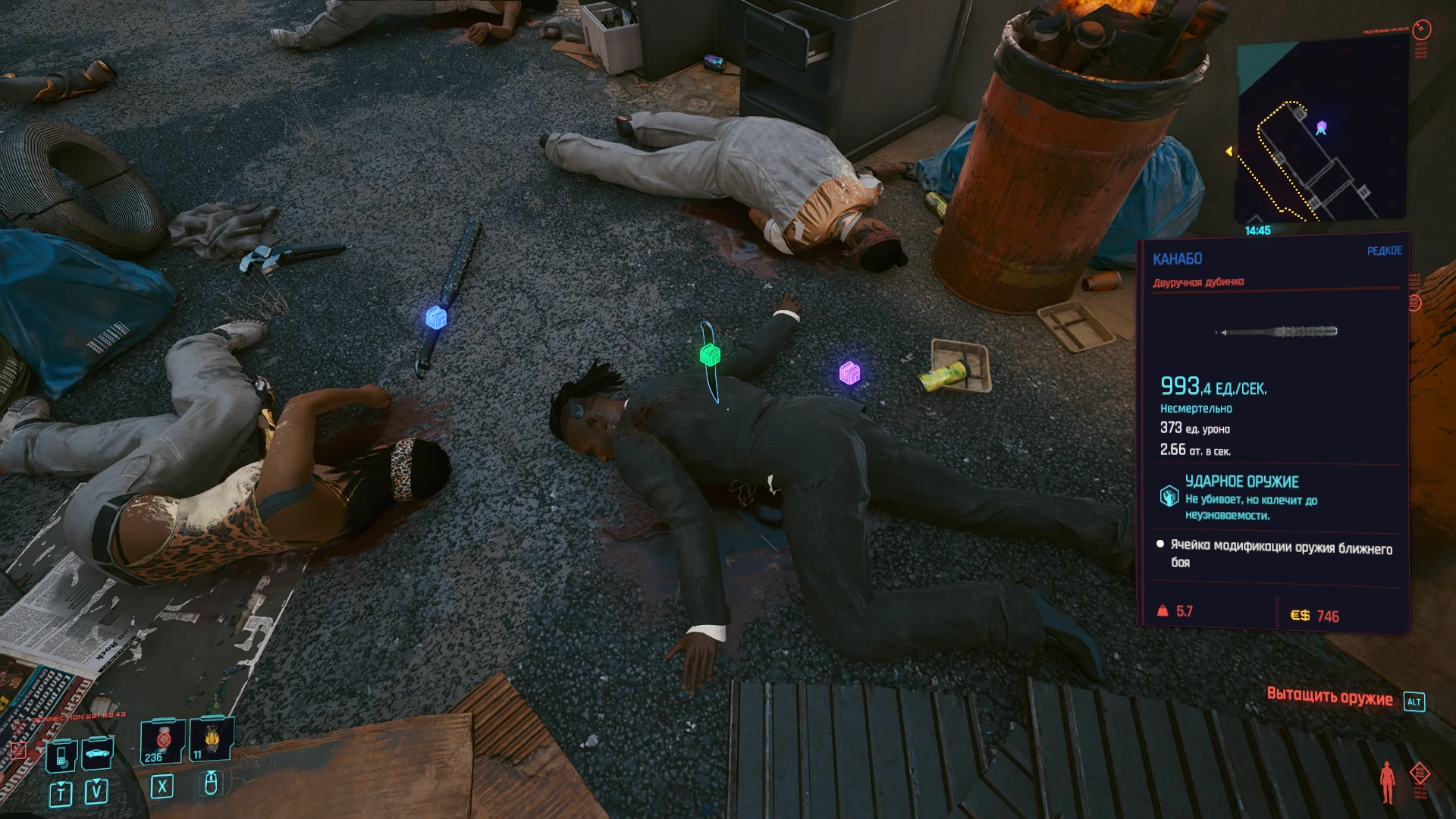Open the phone quick-access slot
This screenshot has height=819, width=1456.
coord(61,755)
